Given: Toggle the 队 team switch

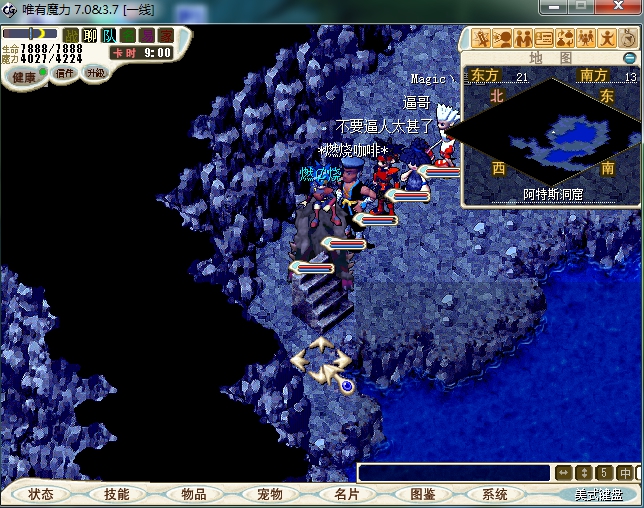Looking at the screenshot, I should (x=108, y=36).
